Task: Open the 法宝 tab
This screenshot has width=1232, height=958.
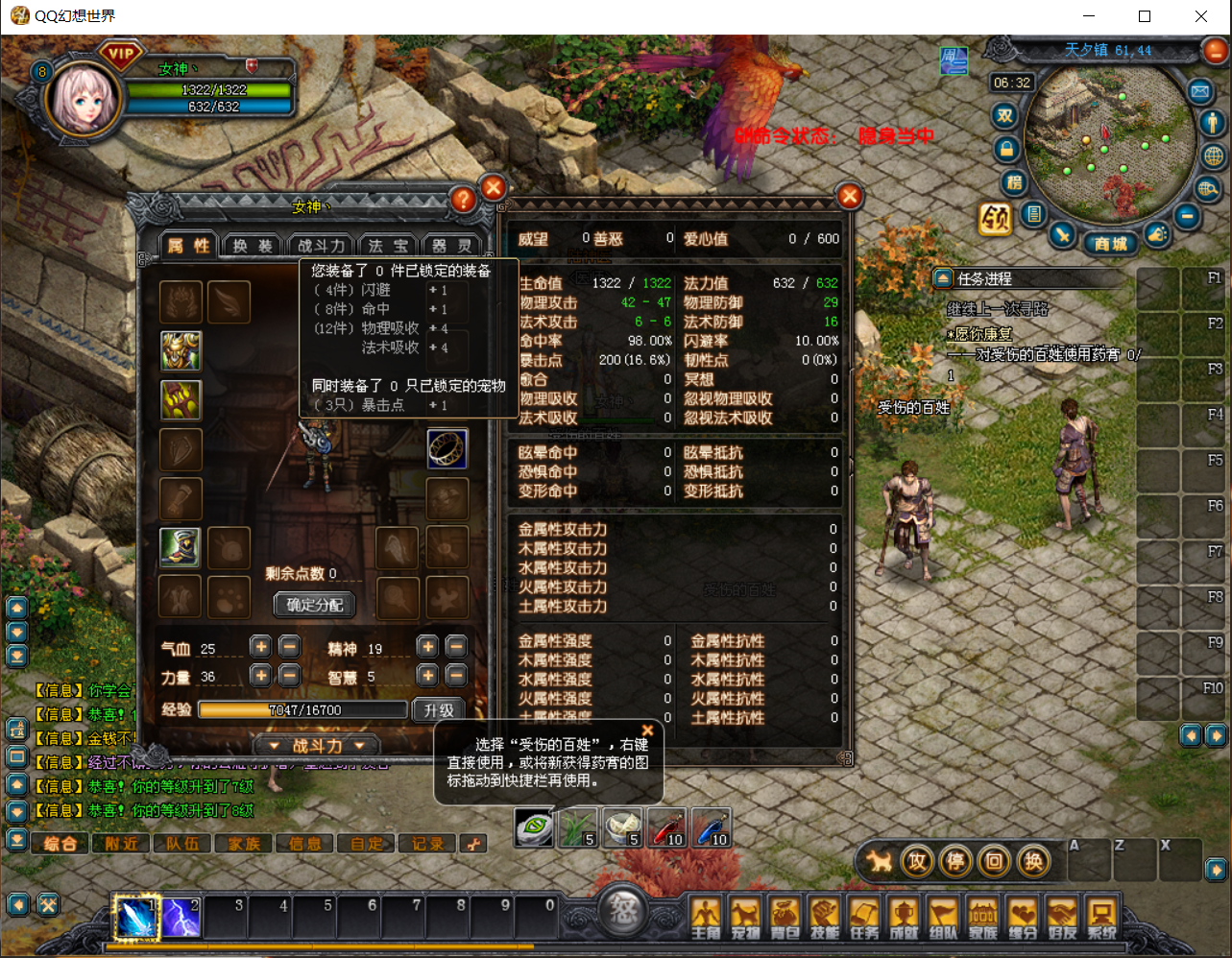Action: [x=389, y=246]
